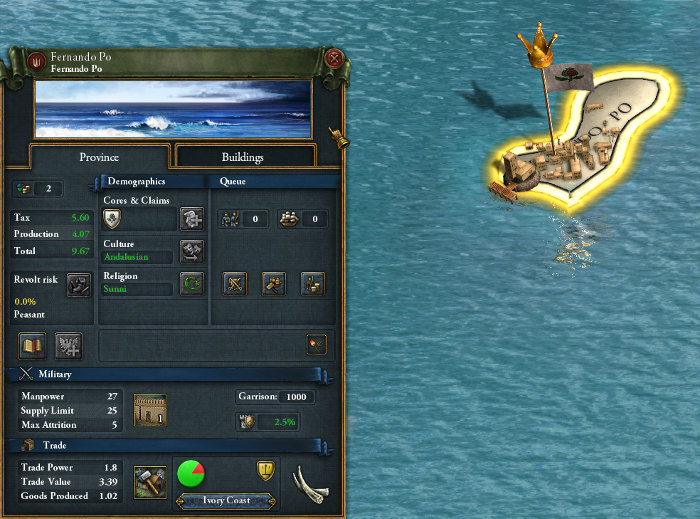Click the golden trade shield icon

(266, 471)
